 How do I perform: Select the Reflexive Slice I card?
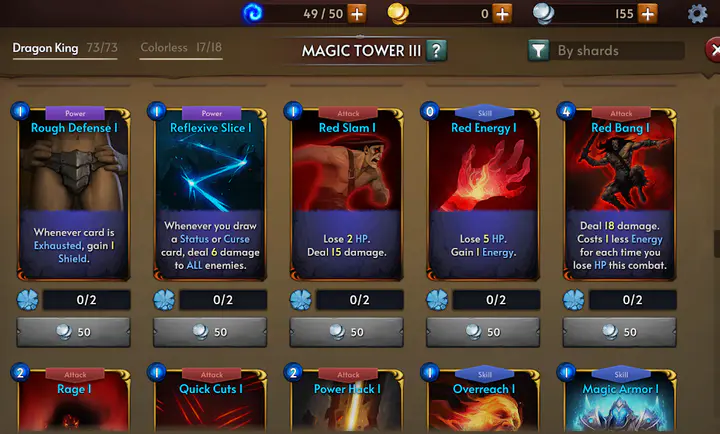click(x=211, y=190)
